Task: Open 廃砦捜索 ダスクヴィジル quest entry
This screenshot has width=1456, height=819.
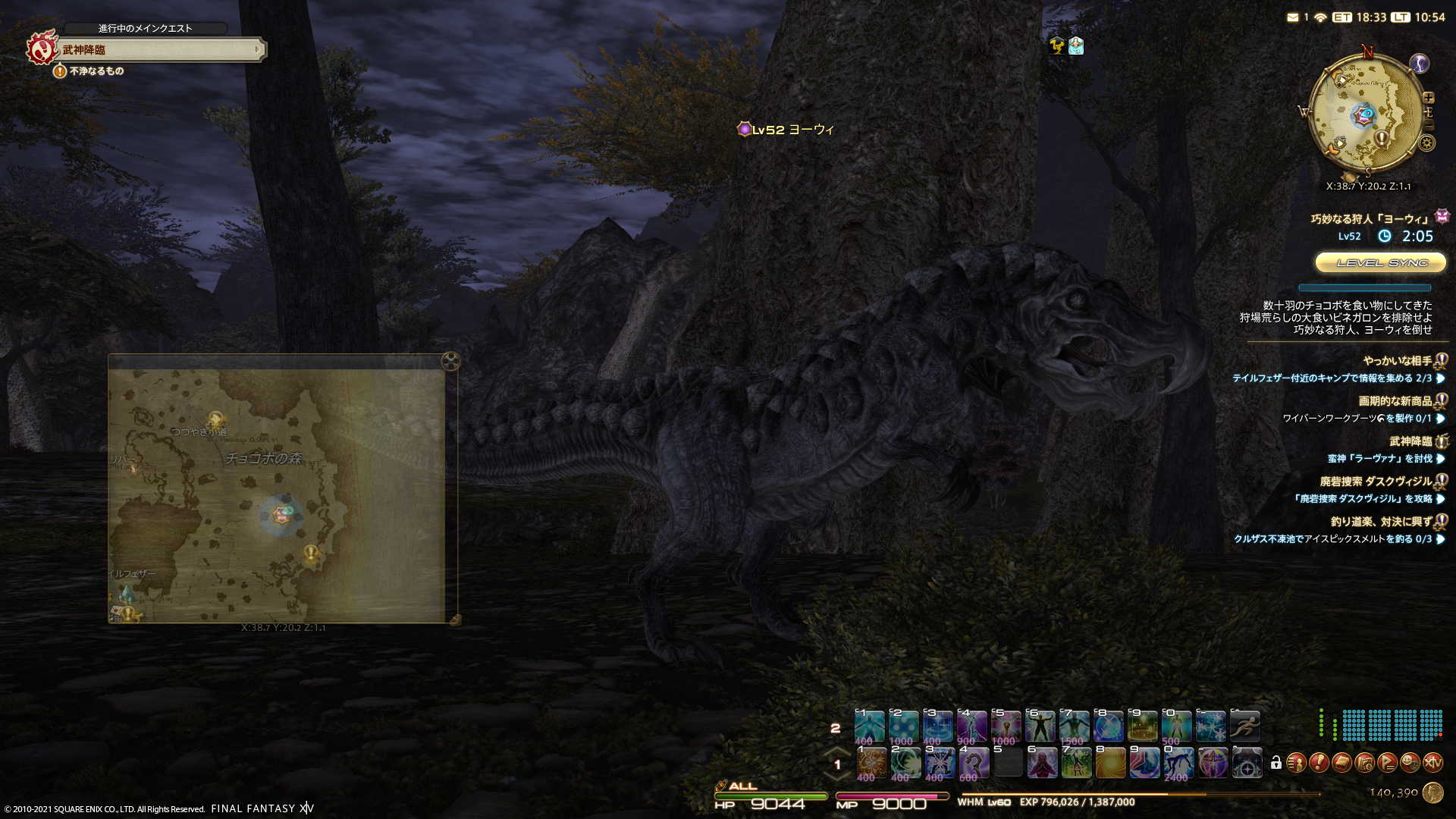Action: coord(1376,482)
